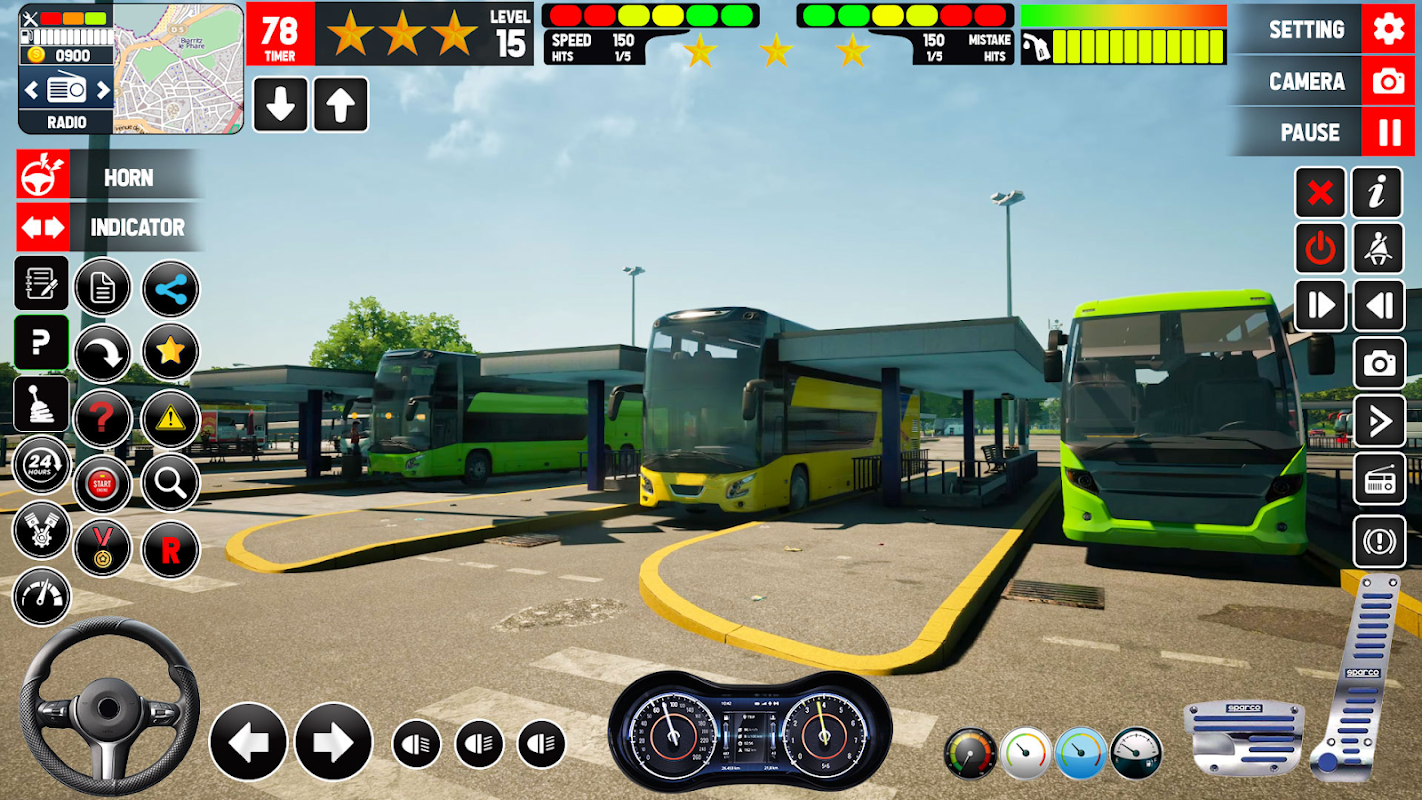Tap the down arrow button near timer
This screenshot has height=800, width=1422.
[280, 105]
